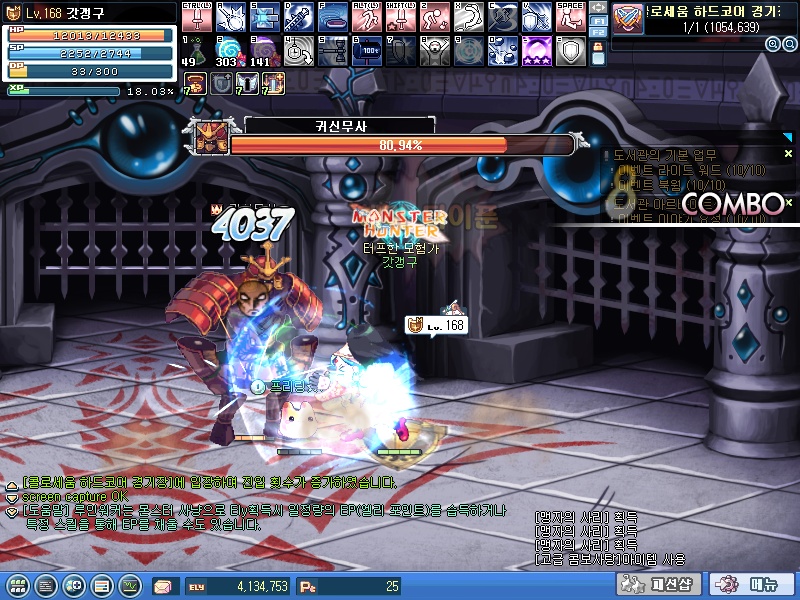Switch to the F1 skill bar page
Viewport: 800px width, 600px height.
598,20
